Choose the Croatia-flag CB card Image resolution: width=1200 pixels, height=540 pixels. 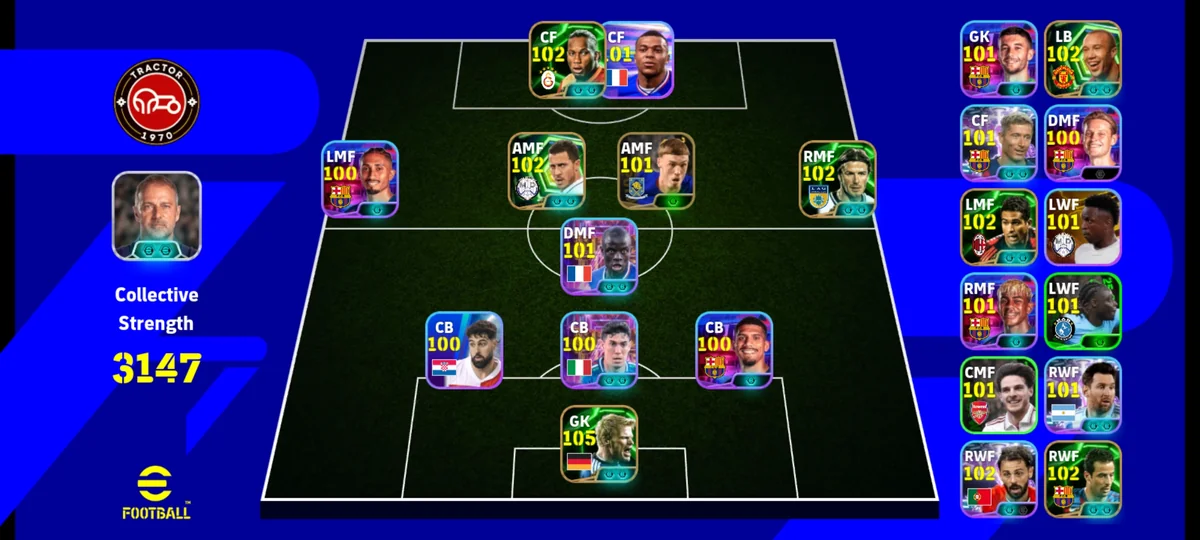(464, 351)
